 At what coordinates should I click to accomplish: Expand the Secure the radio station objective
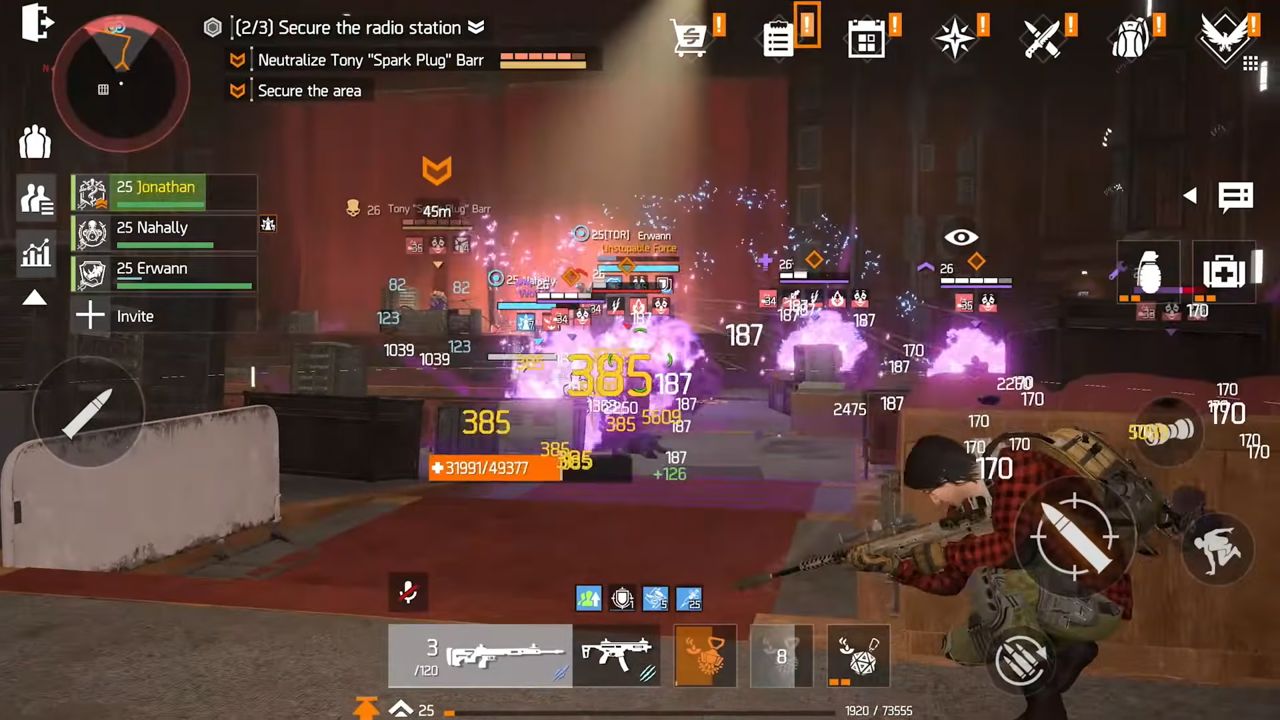[x=476, y=28]
